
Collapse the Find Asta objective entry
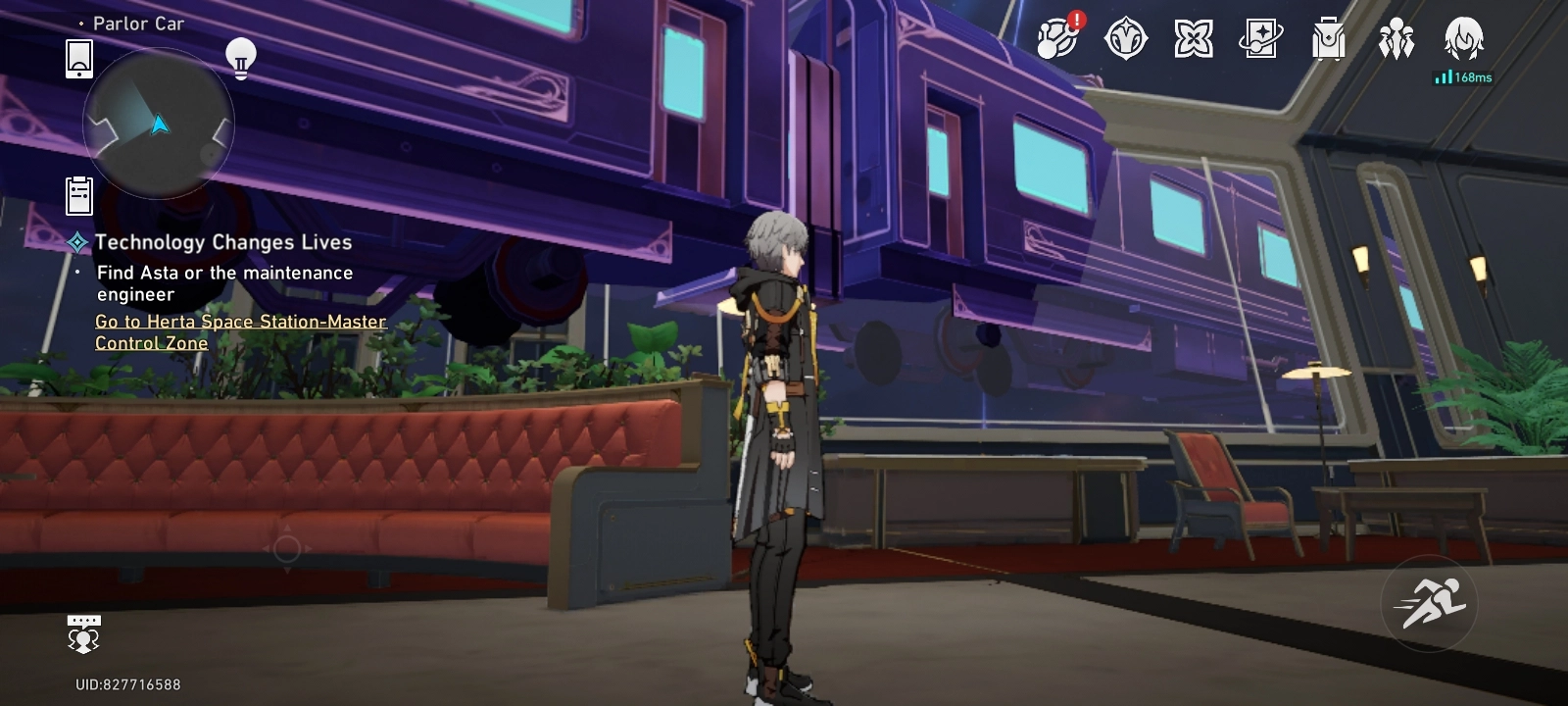tap(224, 283)
